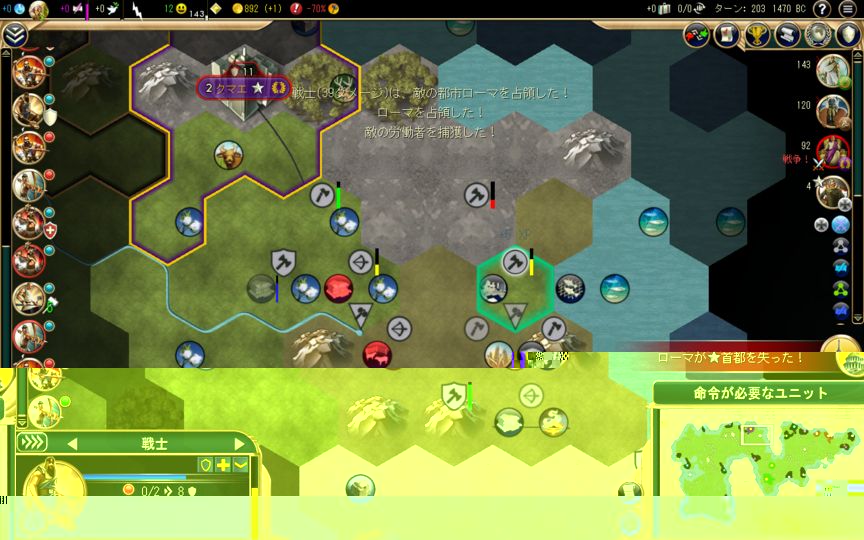Select previous unit with left arrow beside 戦士
This screenshot has width=864, height=540.
[72, 443]
